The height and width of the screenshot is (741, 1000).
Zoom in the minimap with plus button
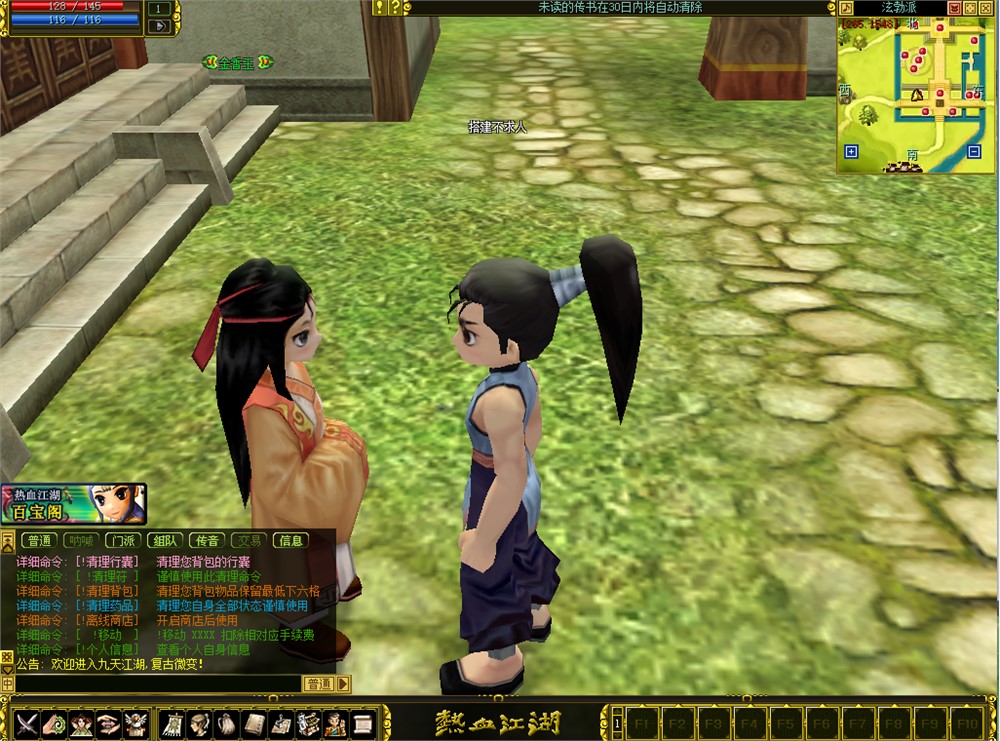[851, 152]
